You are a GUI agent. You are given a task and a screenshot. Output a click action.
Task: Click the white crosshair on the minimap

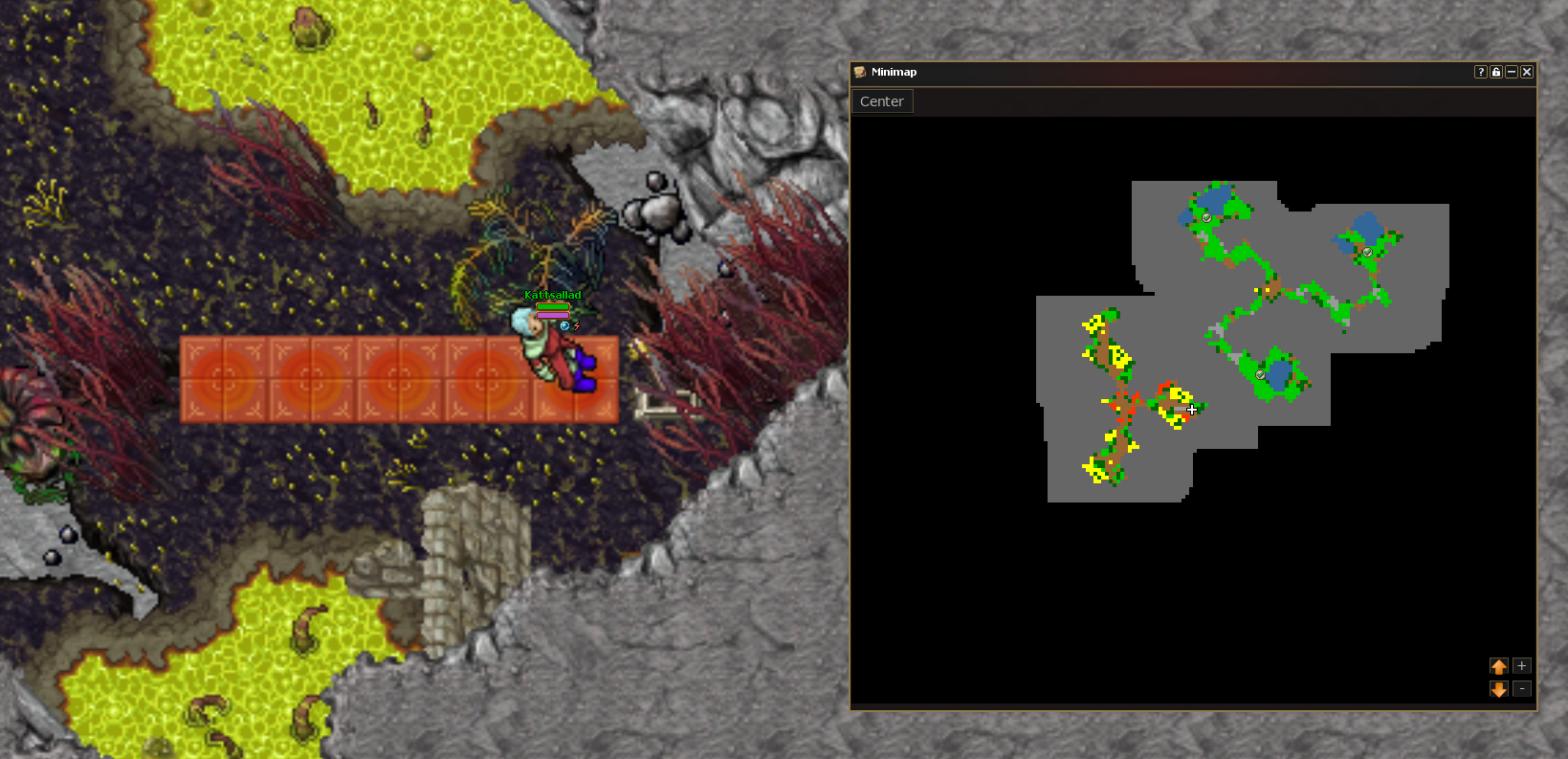pos(1192,410)
